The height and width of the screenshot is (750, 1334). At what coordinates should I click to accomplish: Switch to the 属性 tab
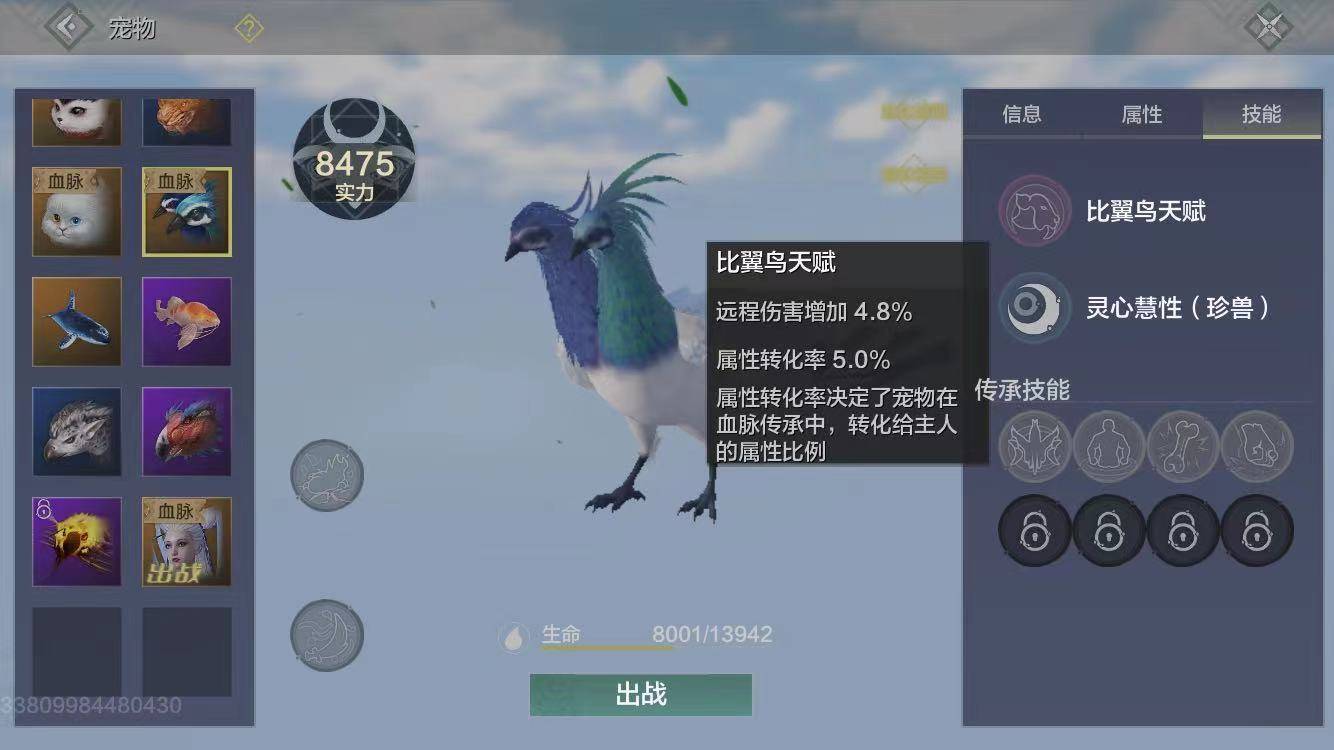point(1141,114)
